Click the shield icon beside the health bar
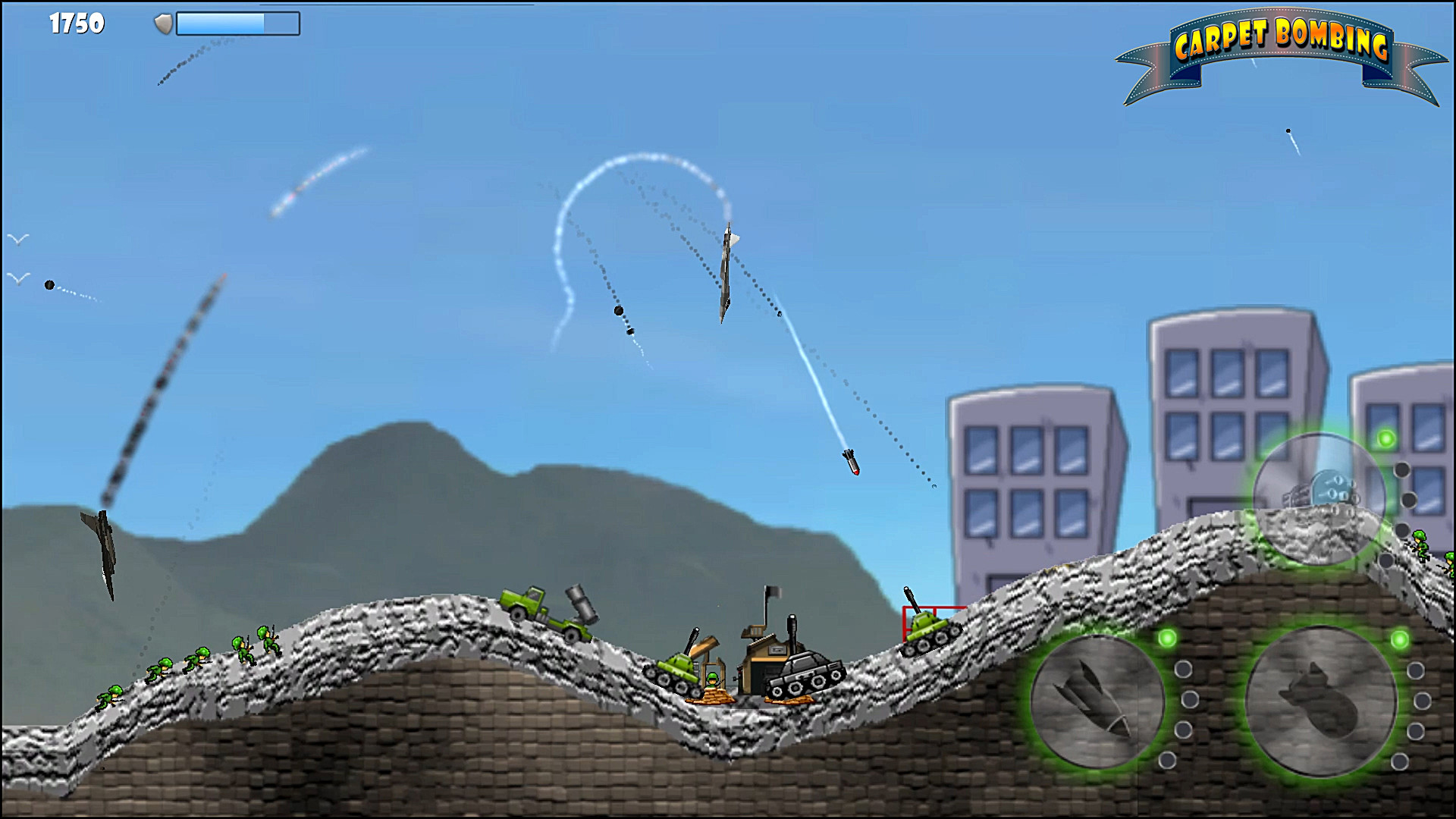This screenshot has height=819, width=1456. [x=162, y=23]
